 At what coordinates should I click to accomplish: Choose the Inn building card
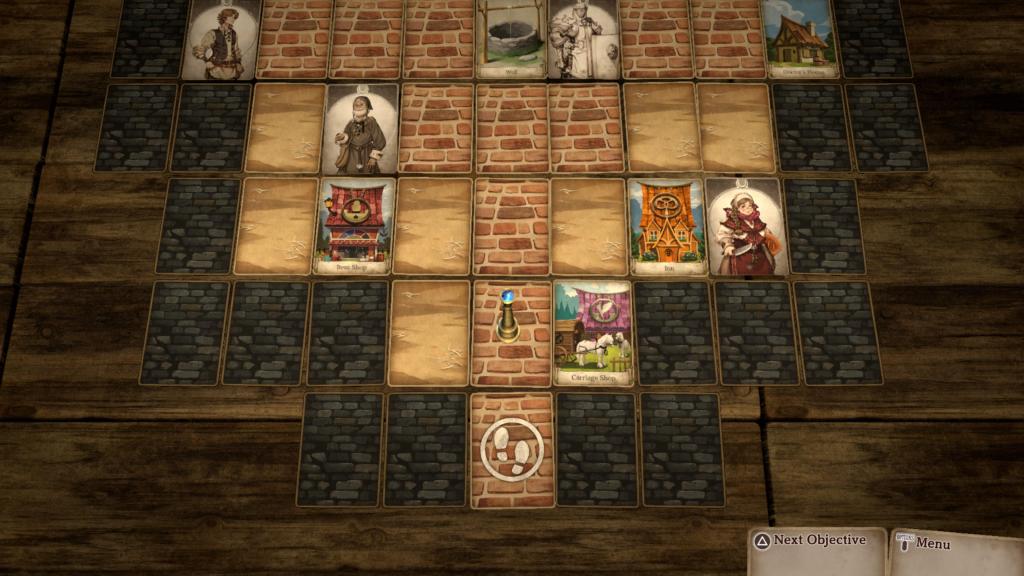tap(667, 227)
